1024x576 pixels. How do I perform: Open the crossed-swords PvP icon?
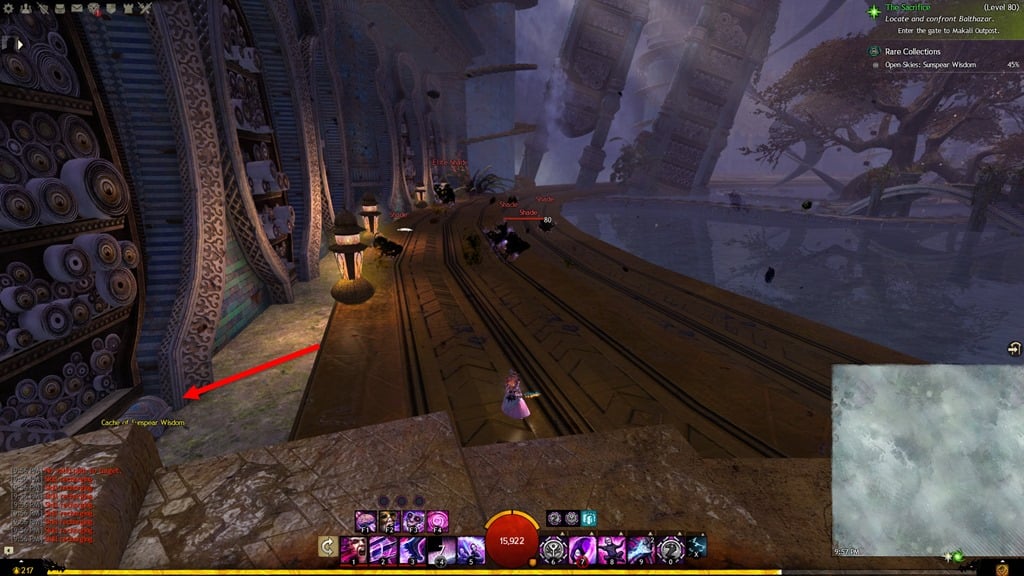(x=145, y=9)
